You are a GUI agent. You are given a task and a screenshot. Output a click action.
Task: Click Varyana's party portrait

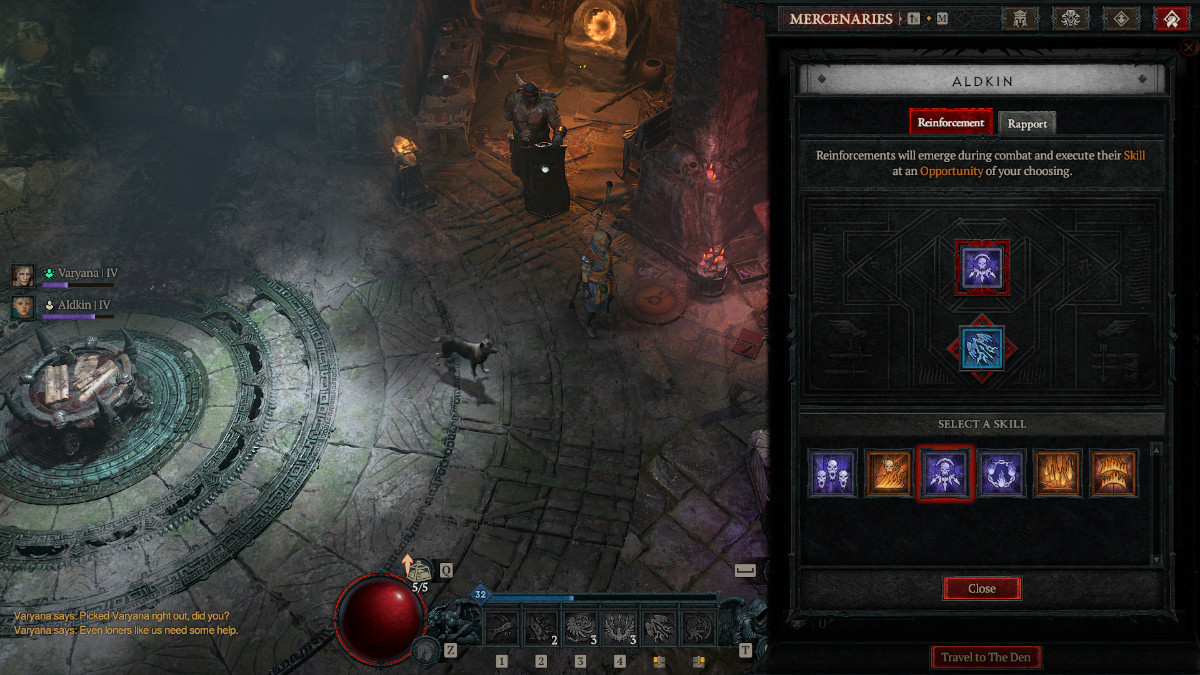(23, 275)
